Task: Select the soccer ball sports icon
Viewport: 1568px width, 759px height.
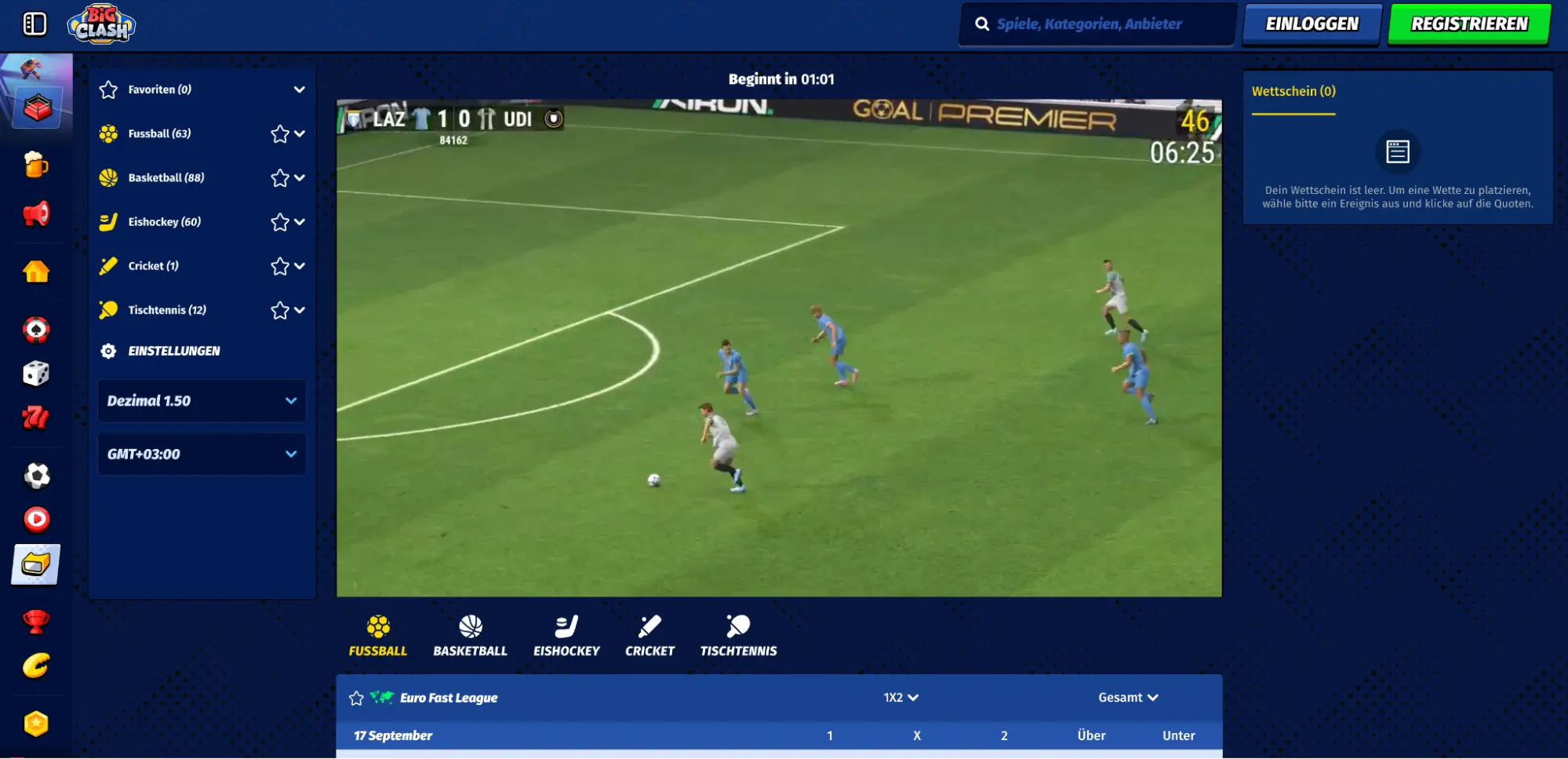Action: pyautogui.click(x=36, y=475)
